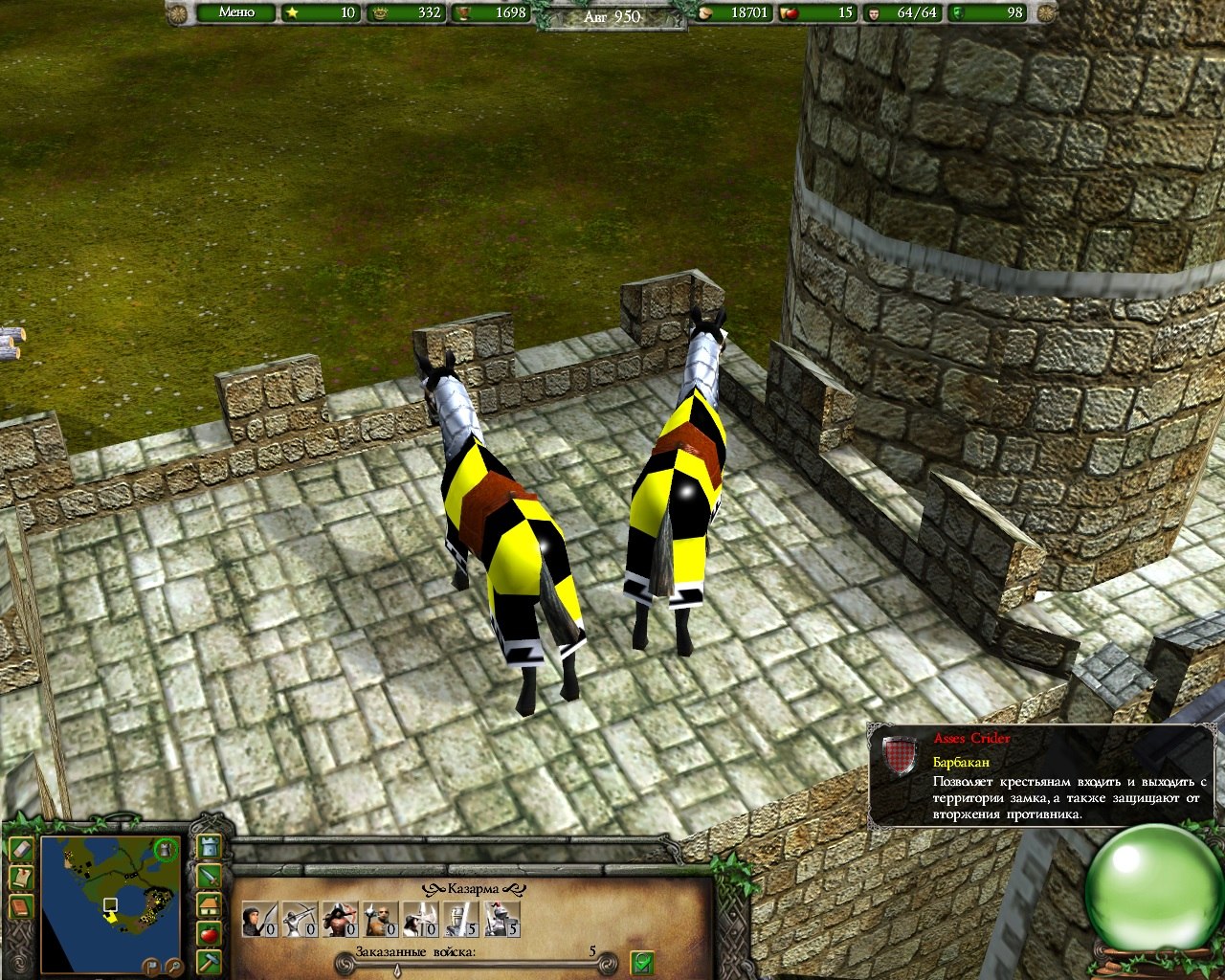Confirm troop order with the green checkmark button
The width and height of the screenshot is (1225, 980).
tap(642, 964)
